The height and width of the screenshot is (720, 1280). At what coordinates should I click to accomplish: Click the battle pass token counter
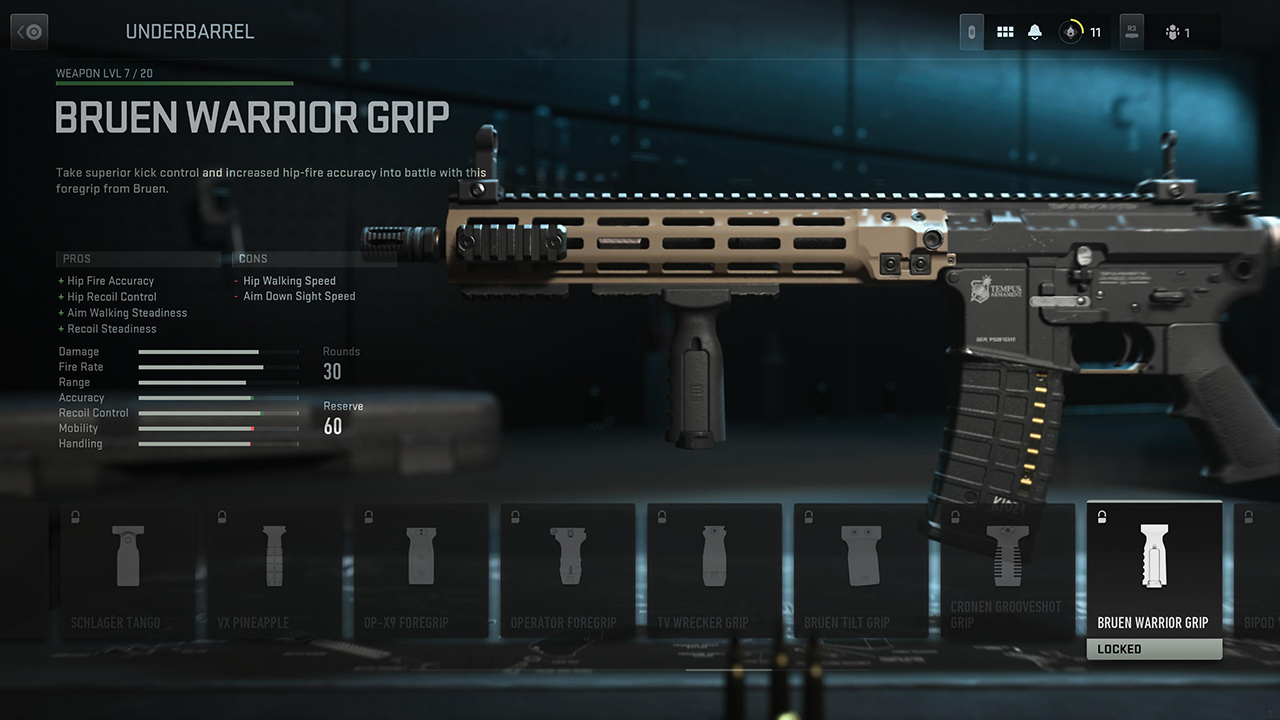point(1081,32)
